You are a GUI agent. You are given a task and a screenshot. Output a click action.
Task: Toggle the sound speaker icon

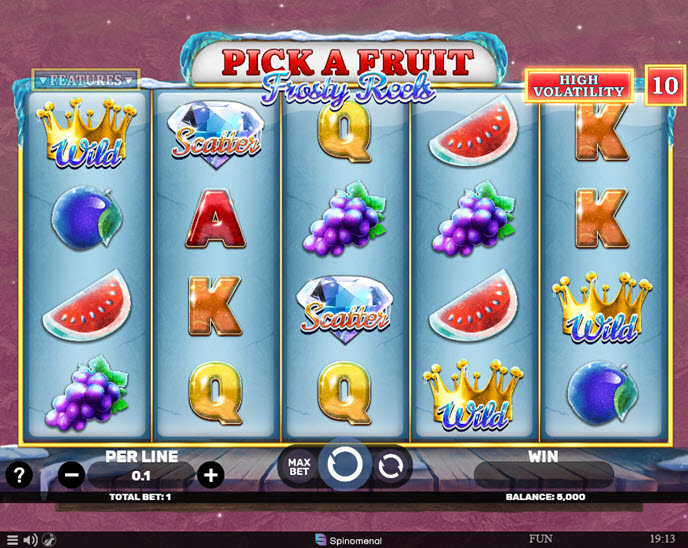(30, 540)
